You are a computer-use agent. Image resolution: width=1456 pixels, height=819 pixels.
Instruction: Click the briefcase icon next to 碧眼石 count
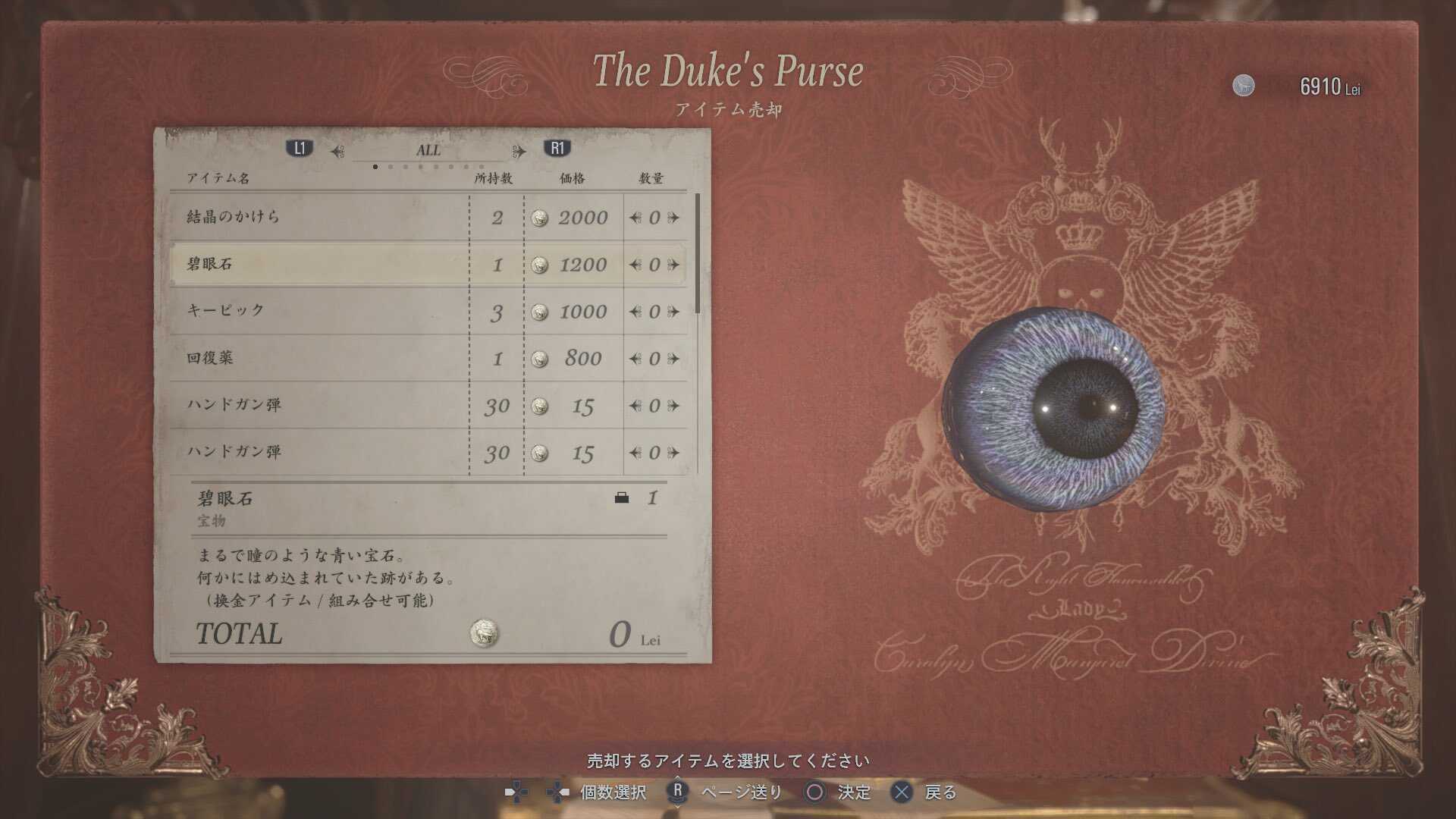[623, 498]
